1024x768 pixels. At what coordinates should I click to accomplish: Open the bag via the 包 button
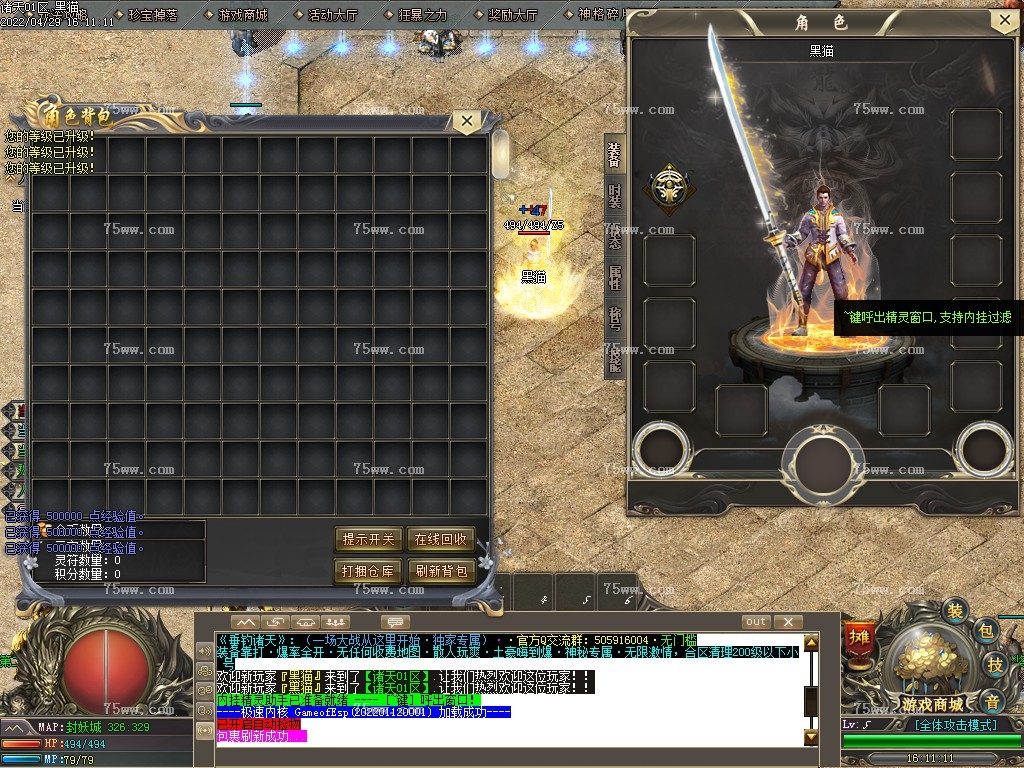point(985,631)
